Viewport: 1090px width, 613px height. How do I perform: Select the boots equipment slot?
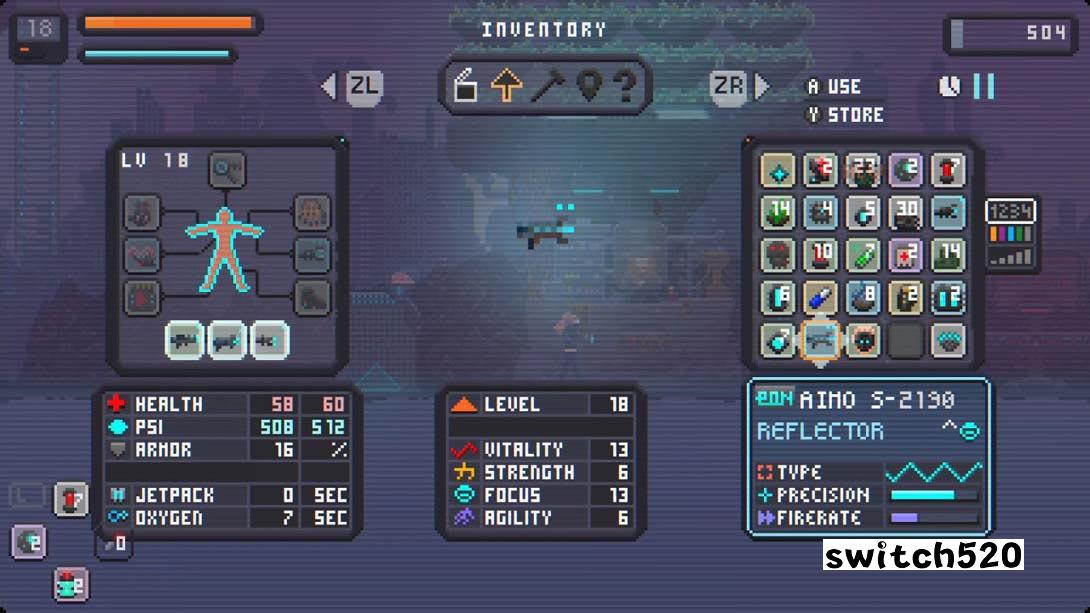[311, 297]
